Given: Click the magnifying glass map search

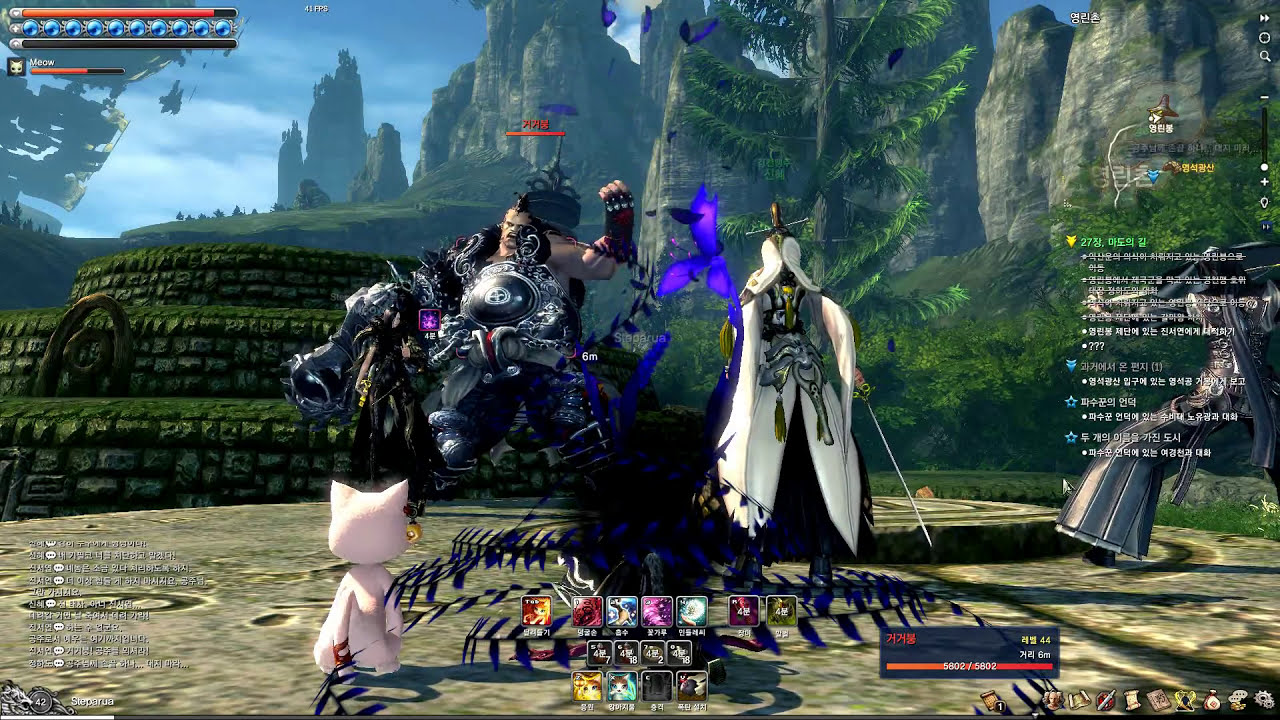Looking at the screenshot, I should (1265, 56).
